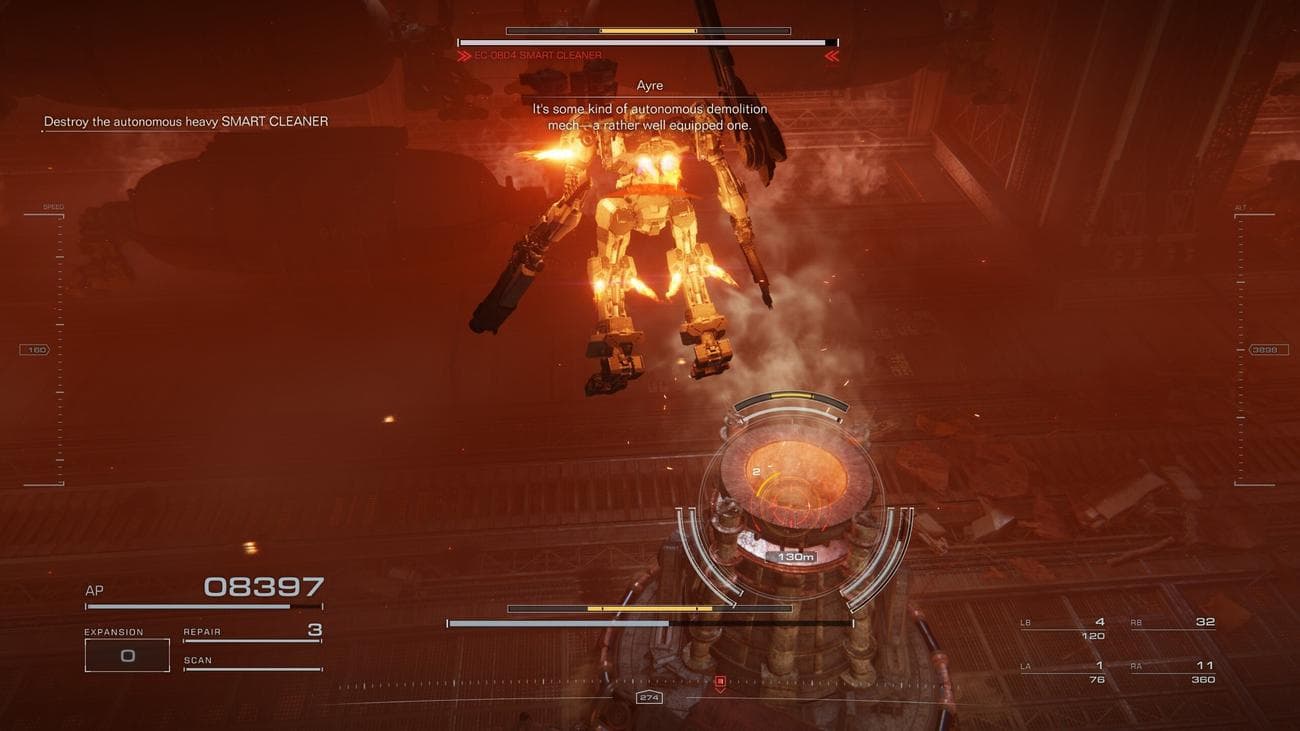
Task: Click the EXPANSION status icon box
Action: coord(127,654)
